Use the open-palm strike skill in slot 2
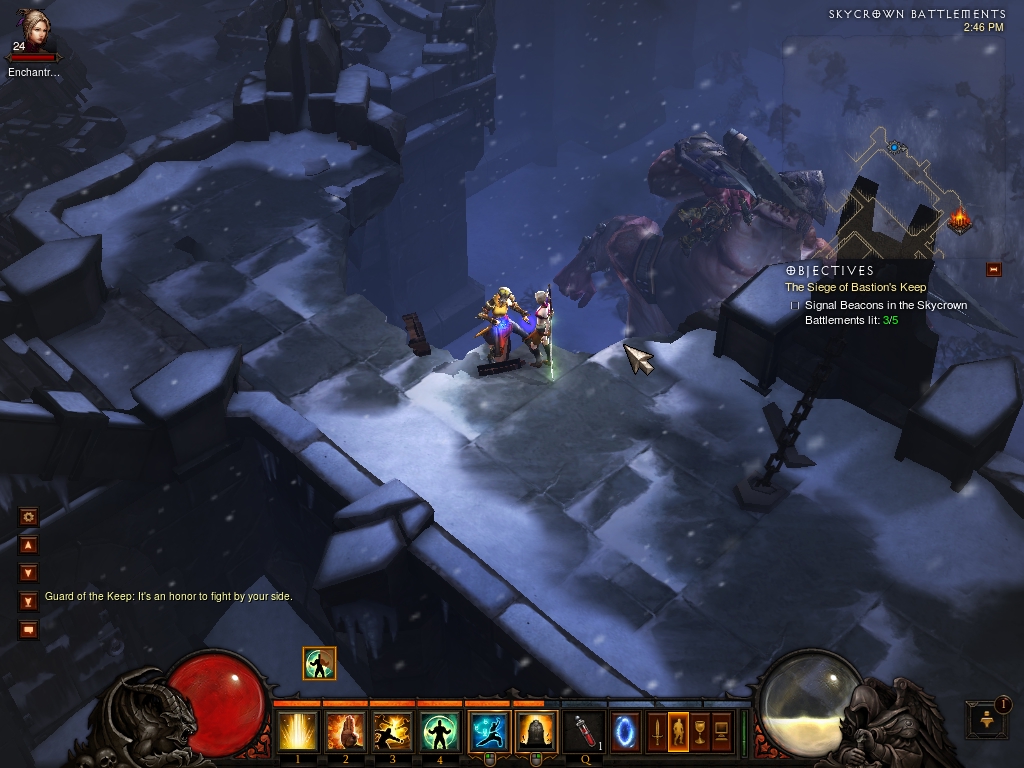The height and width of the screenshot is (768, 1024). pos(345,731)
